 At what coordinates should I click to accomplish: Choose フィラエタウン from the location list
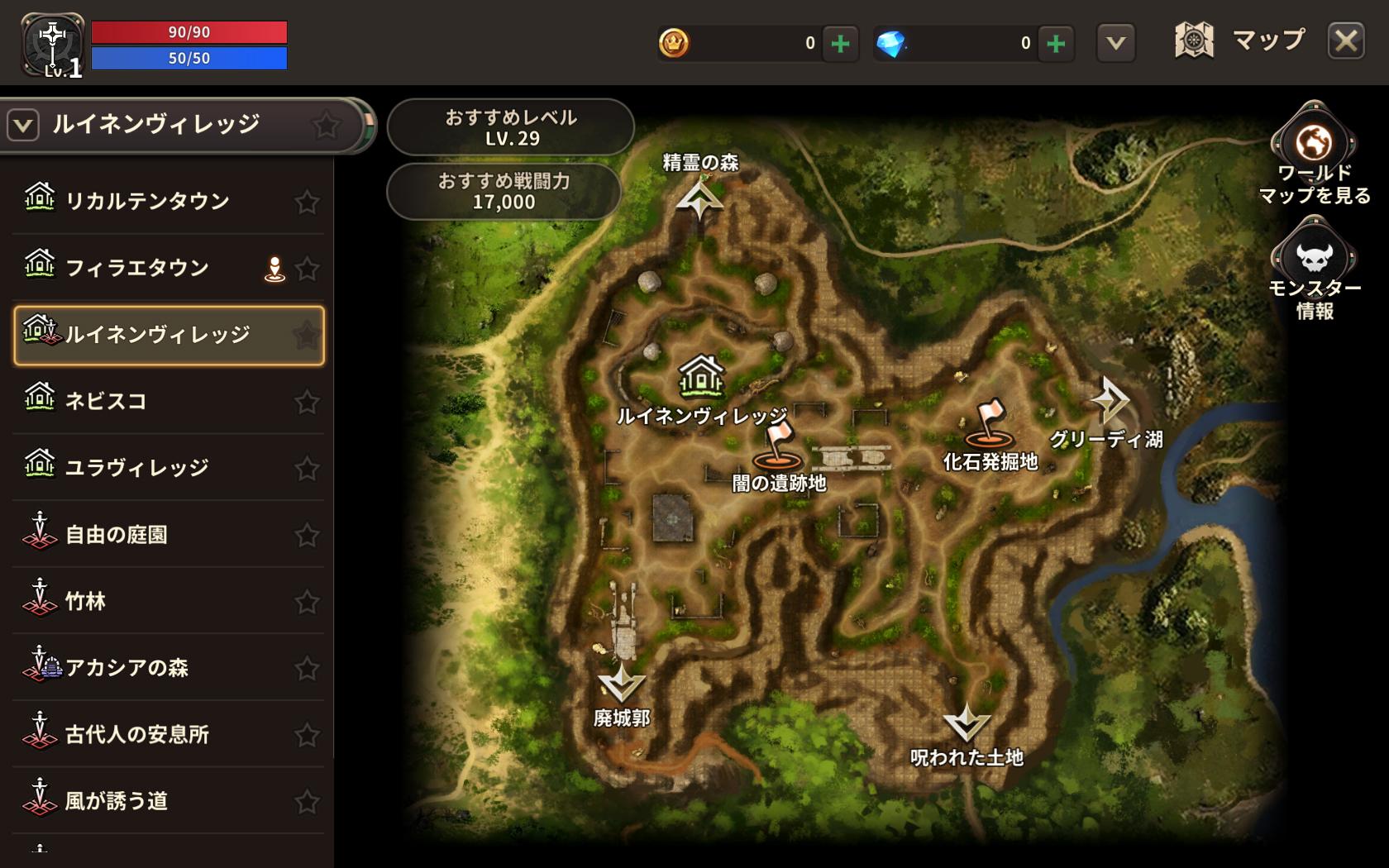137,268
